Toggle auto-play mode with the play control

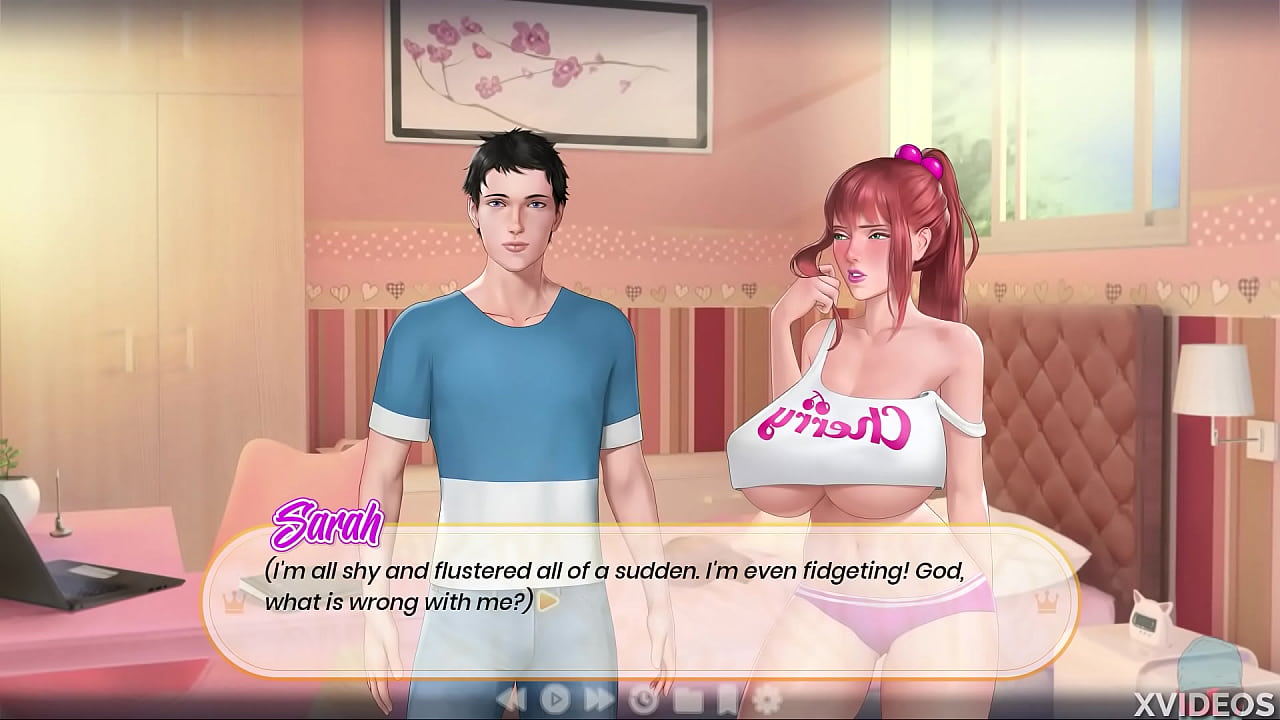[556, 699]
